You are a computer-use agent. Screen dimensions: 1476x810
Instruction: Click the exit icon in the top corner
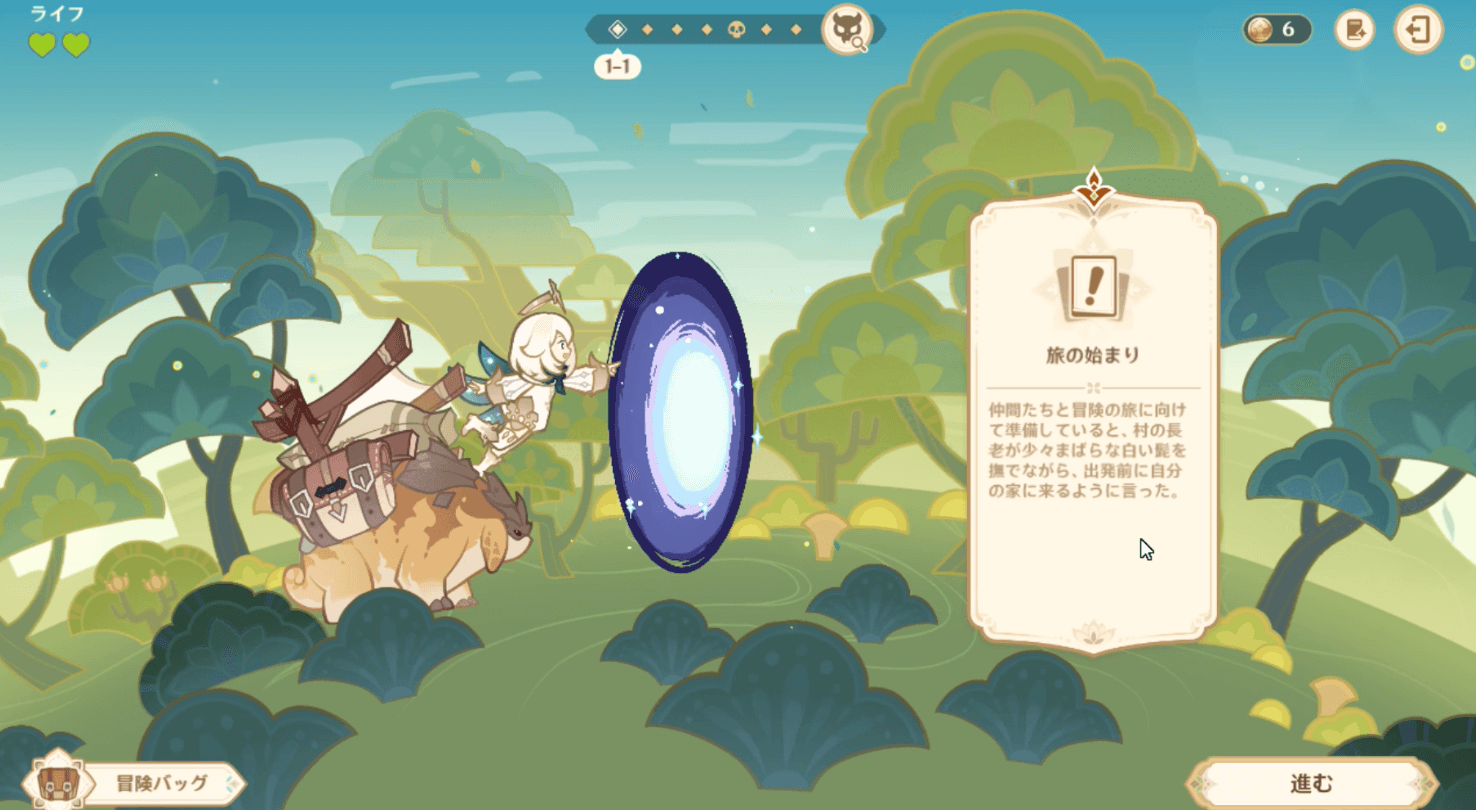click(1421, 31)
